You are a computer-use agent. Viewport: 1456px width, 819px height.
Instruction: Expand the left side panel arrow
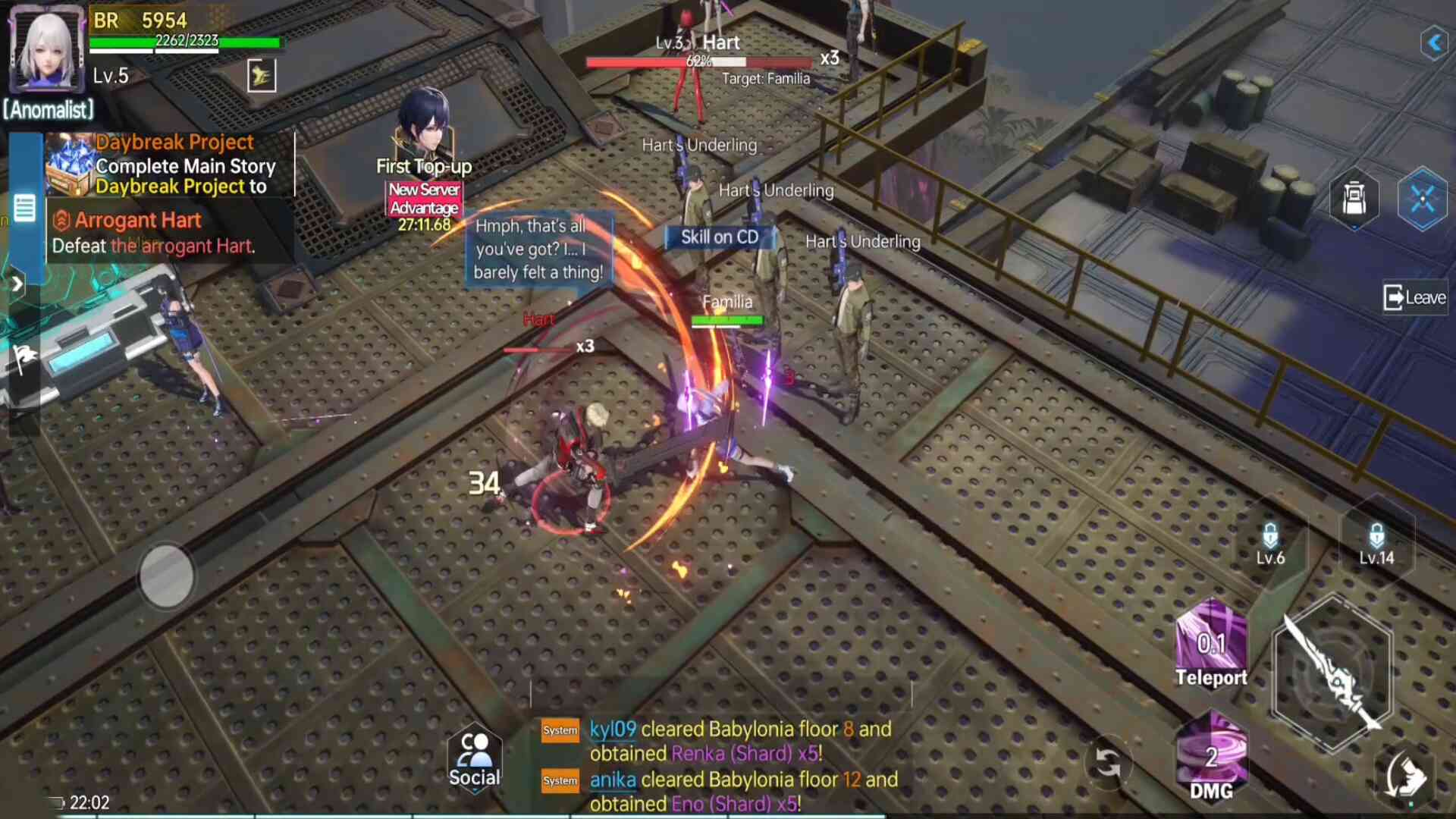click(17, 284)
